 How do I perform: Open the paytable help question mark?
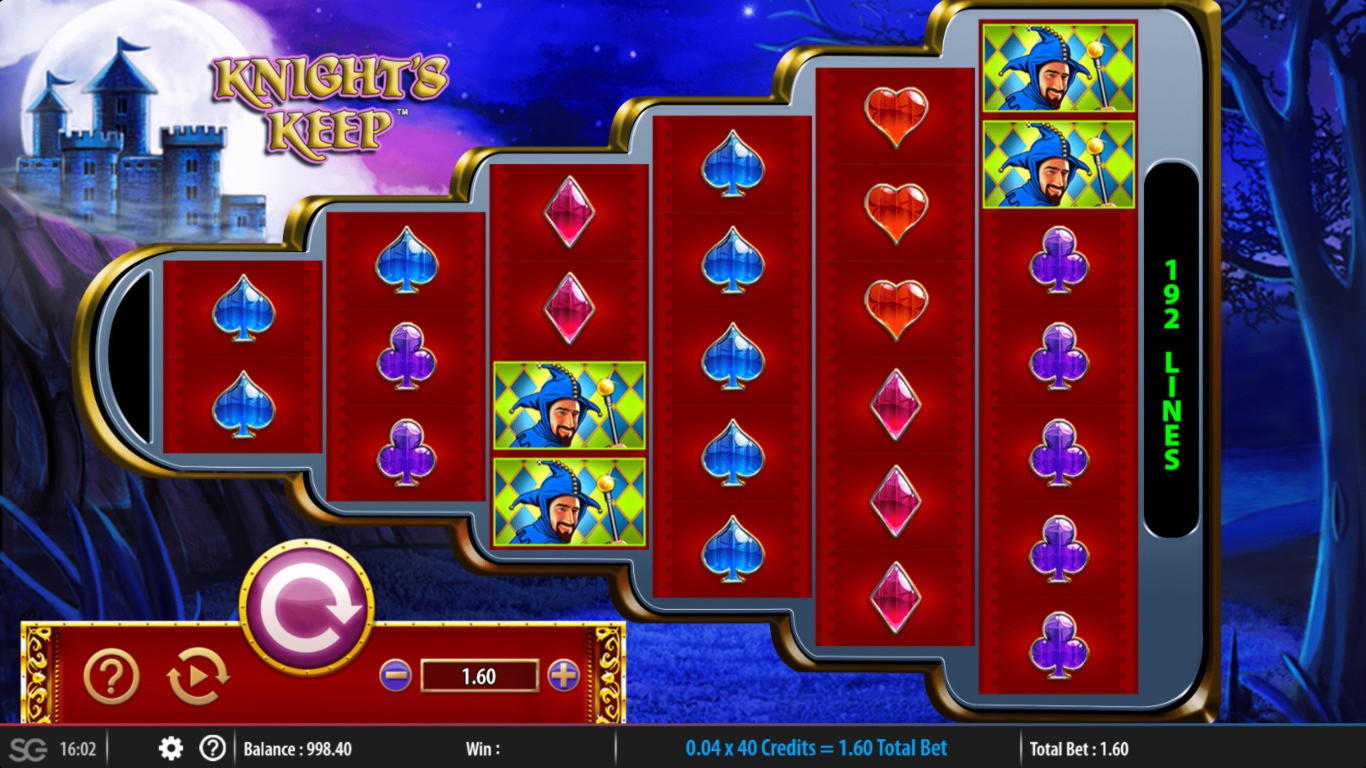point(110,677)
